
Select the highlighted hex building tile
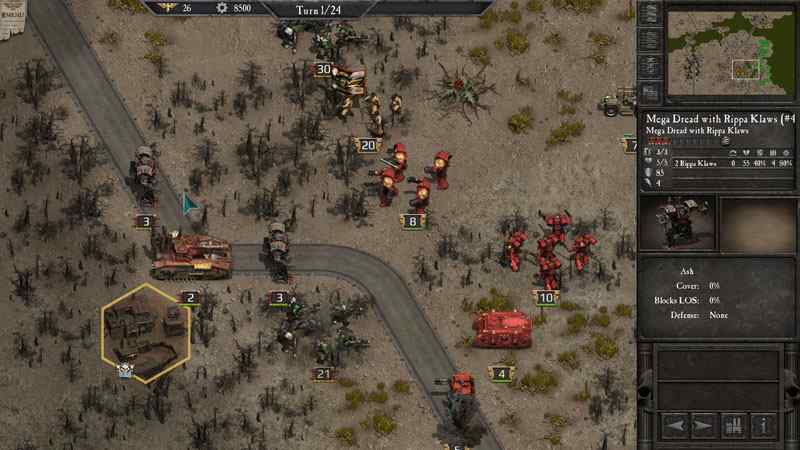pyautogui.click(x=146, y=332)
